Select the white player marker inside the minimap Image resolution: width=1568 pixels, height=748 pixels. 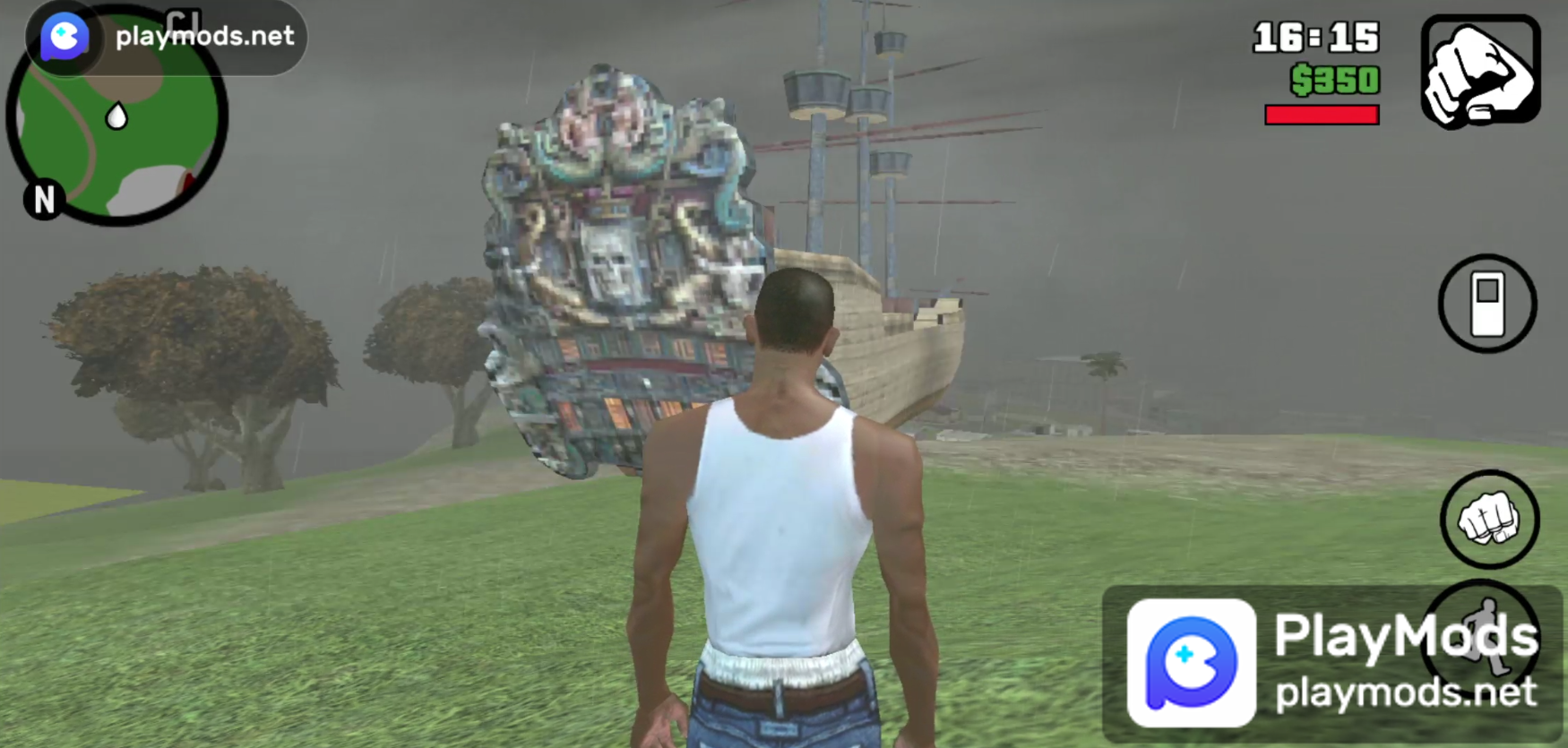115,116
